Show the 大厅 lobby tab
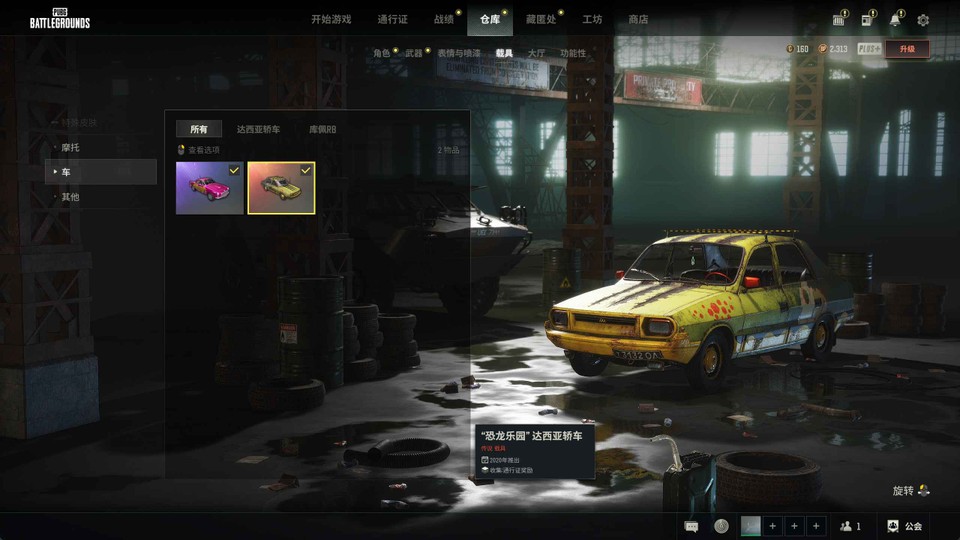The width and height of the screenshot is (960, 540). 536,53
